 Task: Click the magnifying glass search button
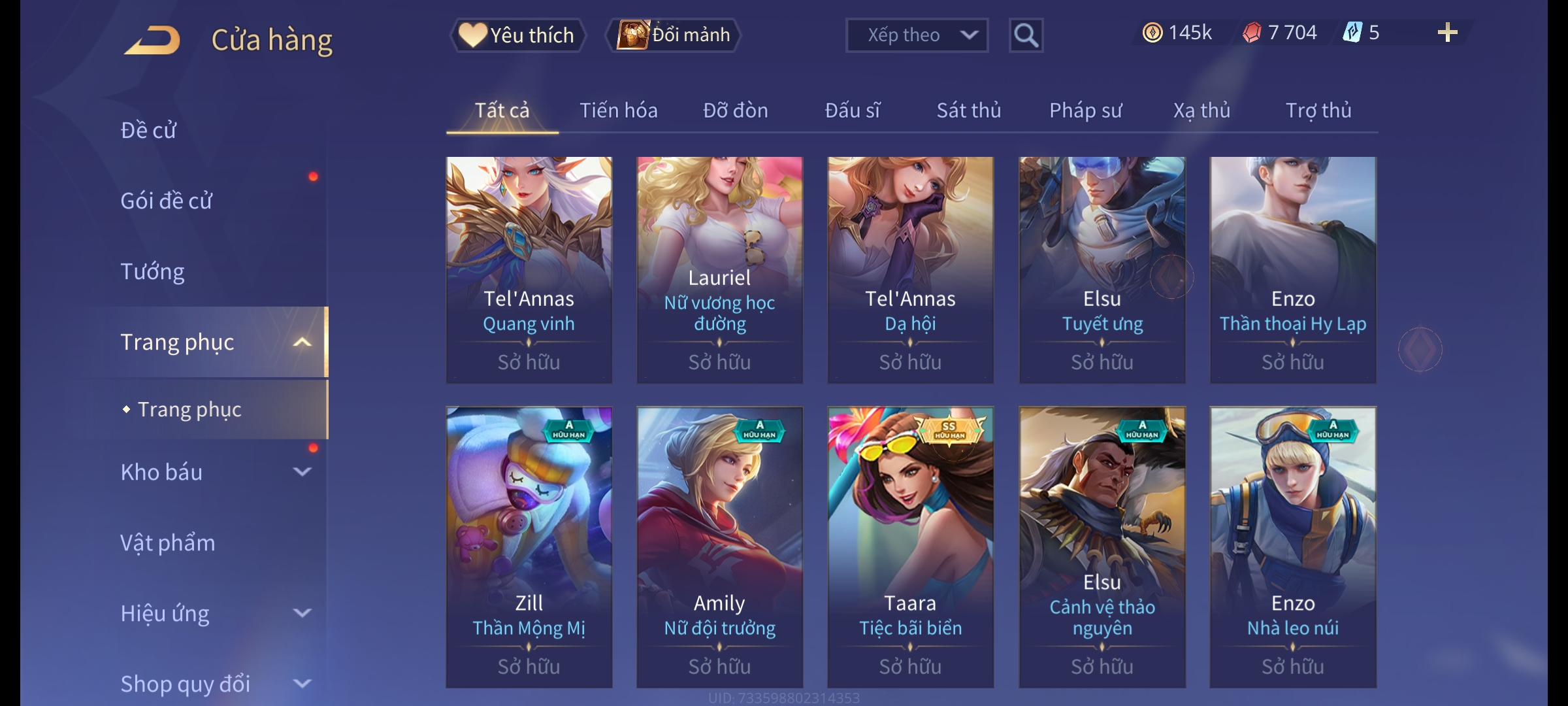(1026, 35)
